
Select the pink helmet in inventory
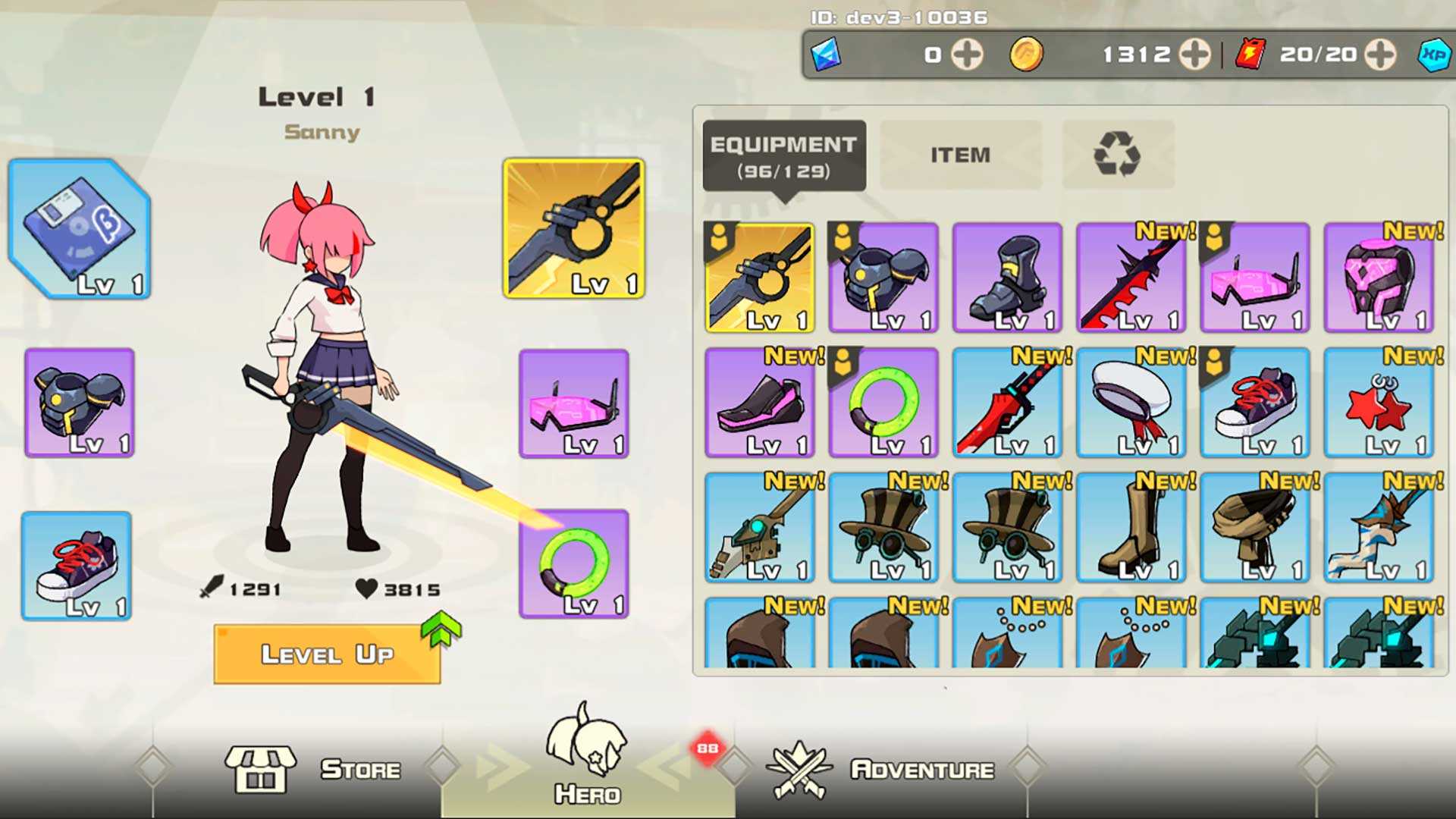coord(1379,278)
